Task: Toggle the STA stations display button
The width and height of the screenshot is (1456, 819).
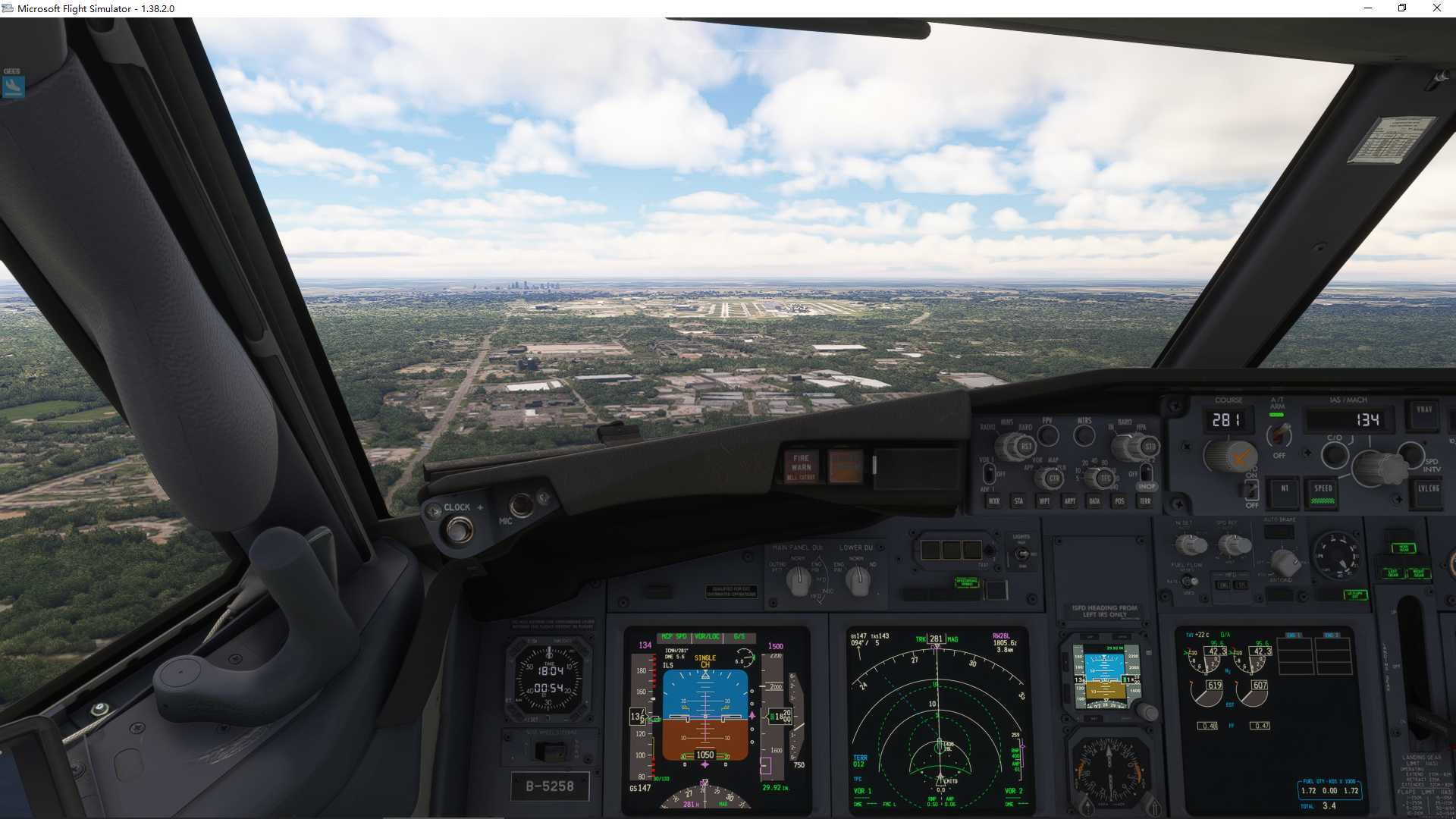Action: coord(1018,501)
